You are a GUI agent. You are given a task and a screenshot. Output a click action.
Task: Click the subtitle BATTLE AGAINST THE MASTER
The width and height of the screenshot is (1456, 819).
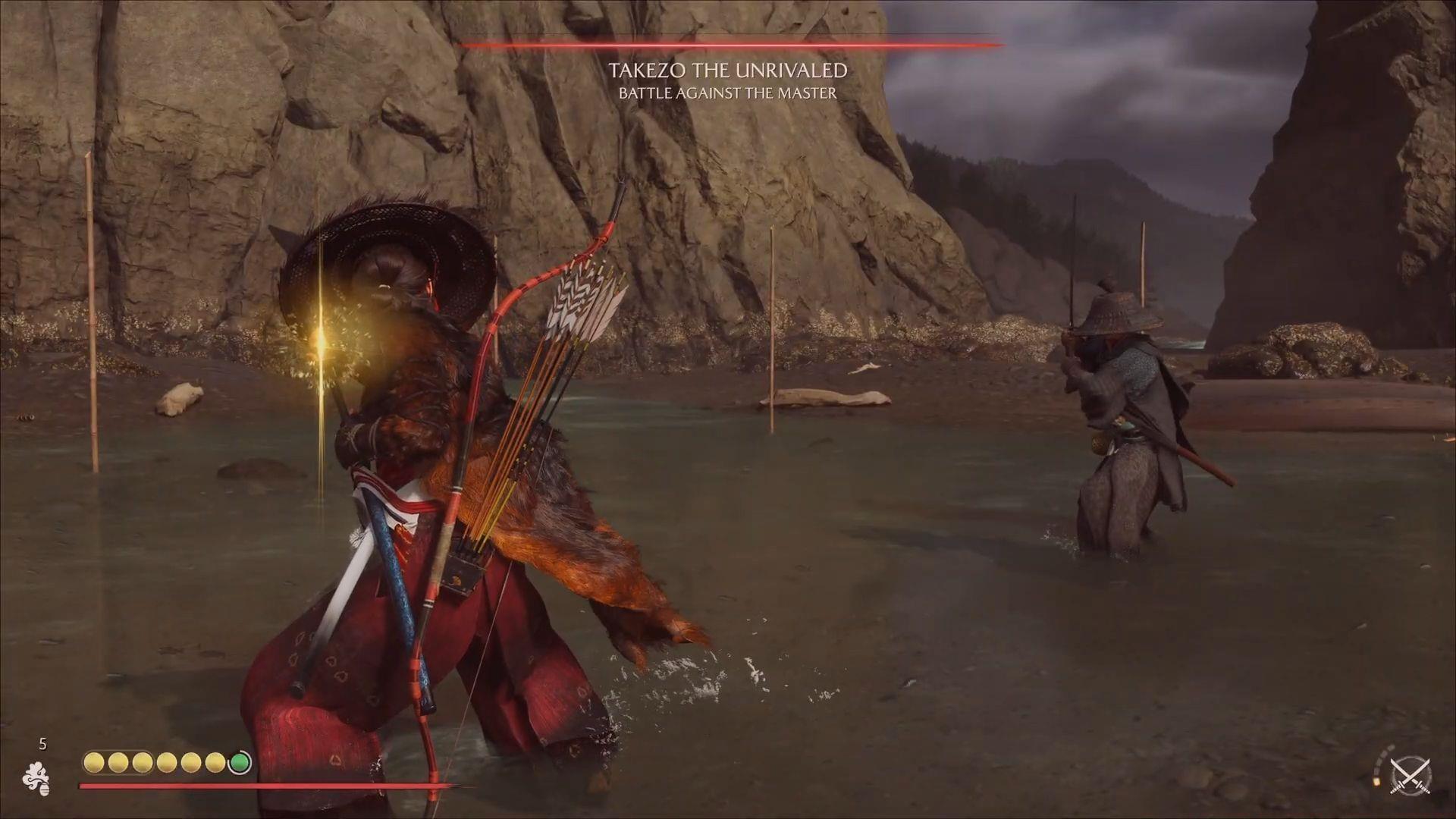[726, 93]
